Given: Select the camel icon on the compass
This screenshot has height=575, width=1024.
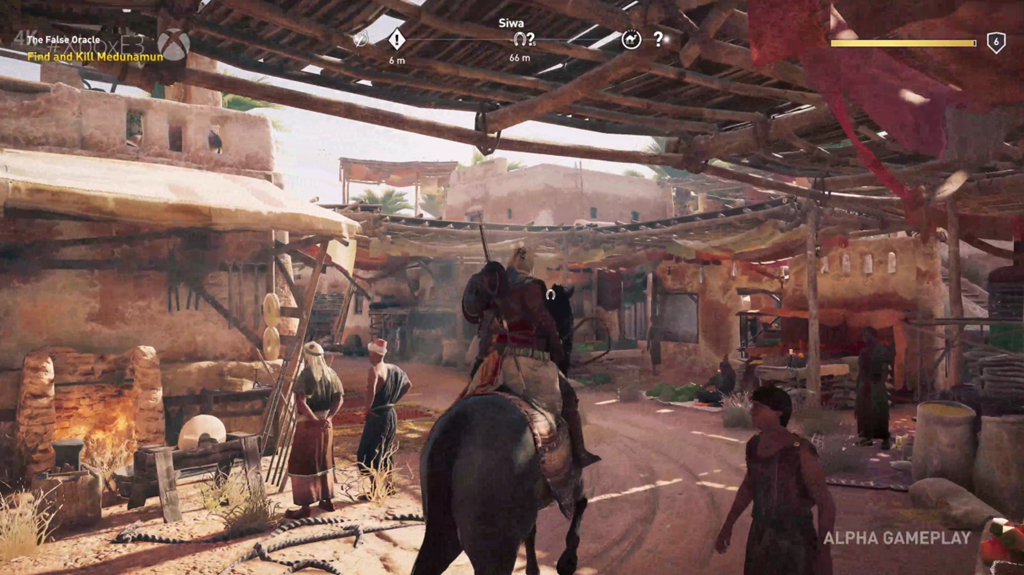Looking at the screenshot, I should pos(631,40).
